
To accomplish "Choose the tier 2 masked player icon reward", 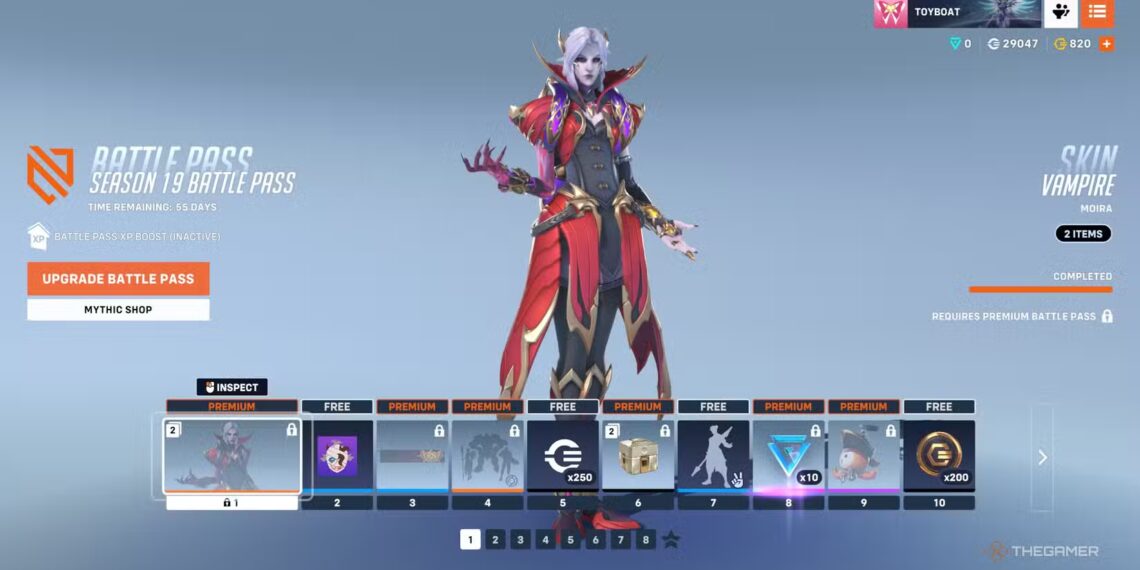I will pyautogui.click(x=337, y=456).
